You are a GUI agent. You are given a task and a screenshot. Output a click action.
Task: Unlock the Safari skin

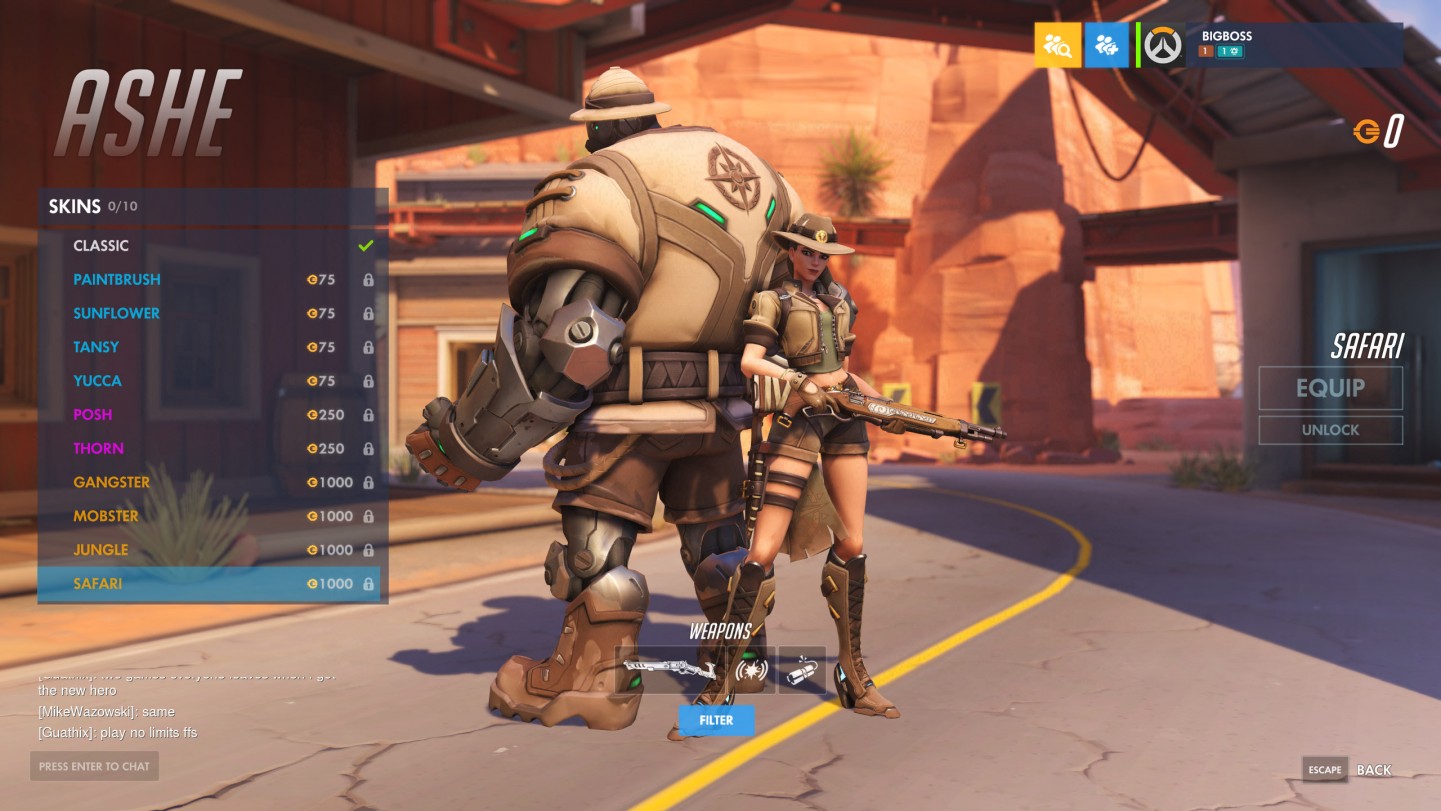pyautogui.click(x=1330, y=430)
